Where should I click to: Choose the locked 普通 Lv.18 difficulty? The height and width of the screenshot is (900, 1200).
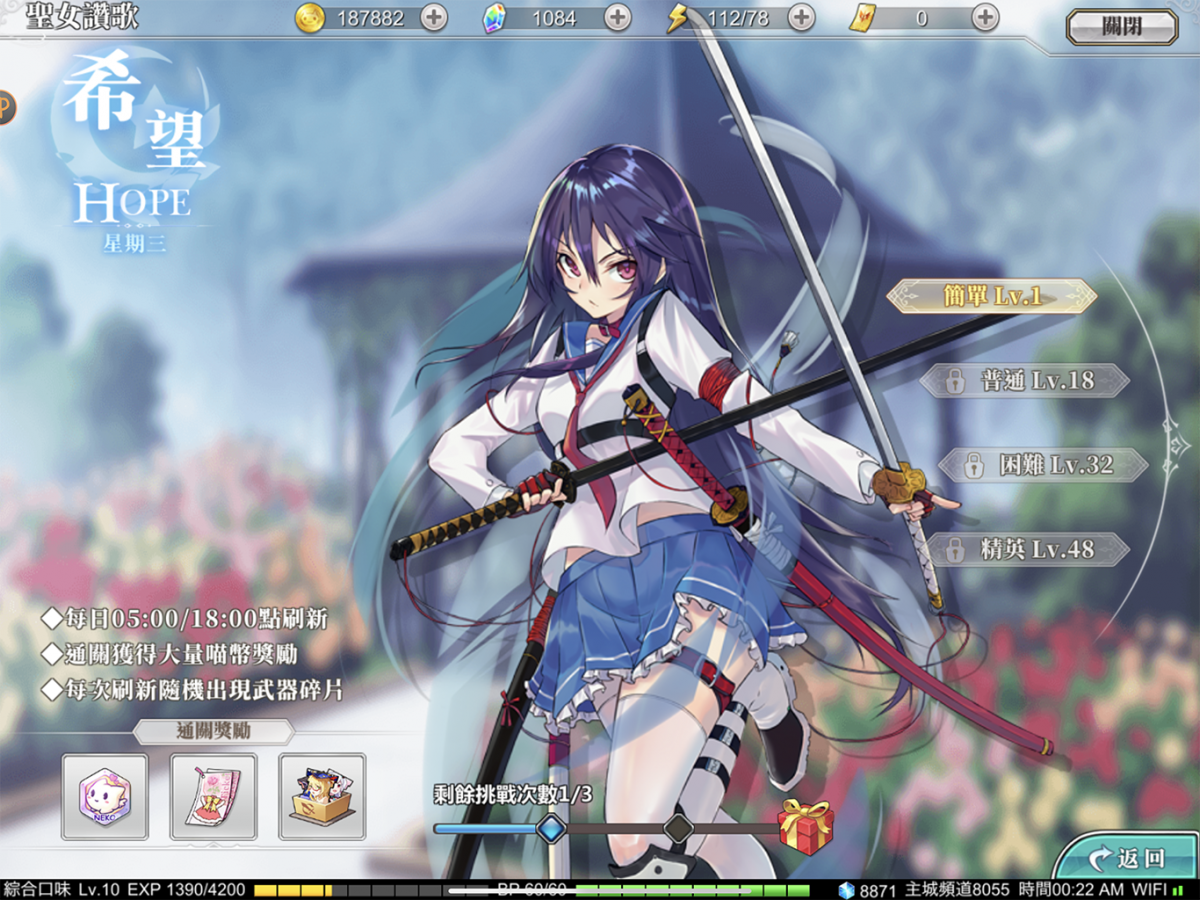click(x=1024, y=380)
